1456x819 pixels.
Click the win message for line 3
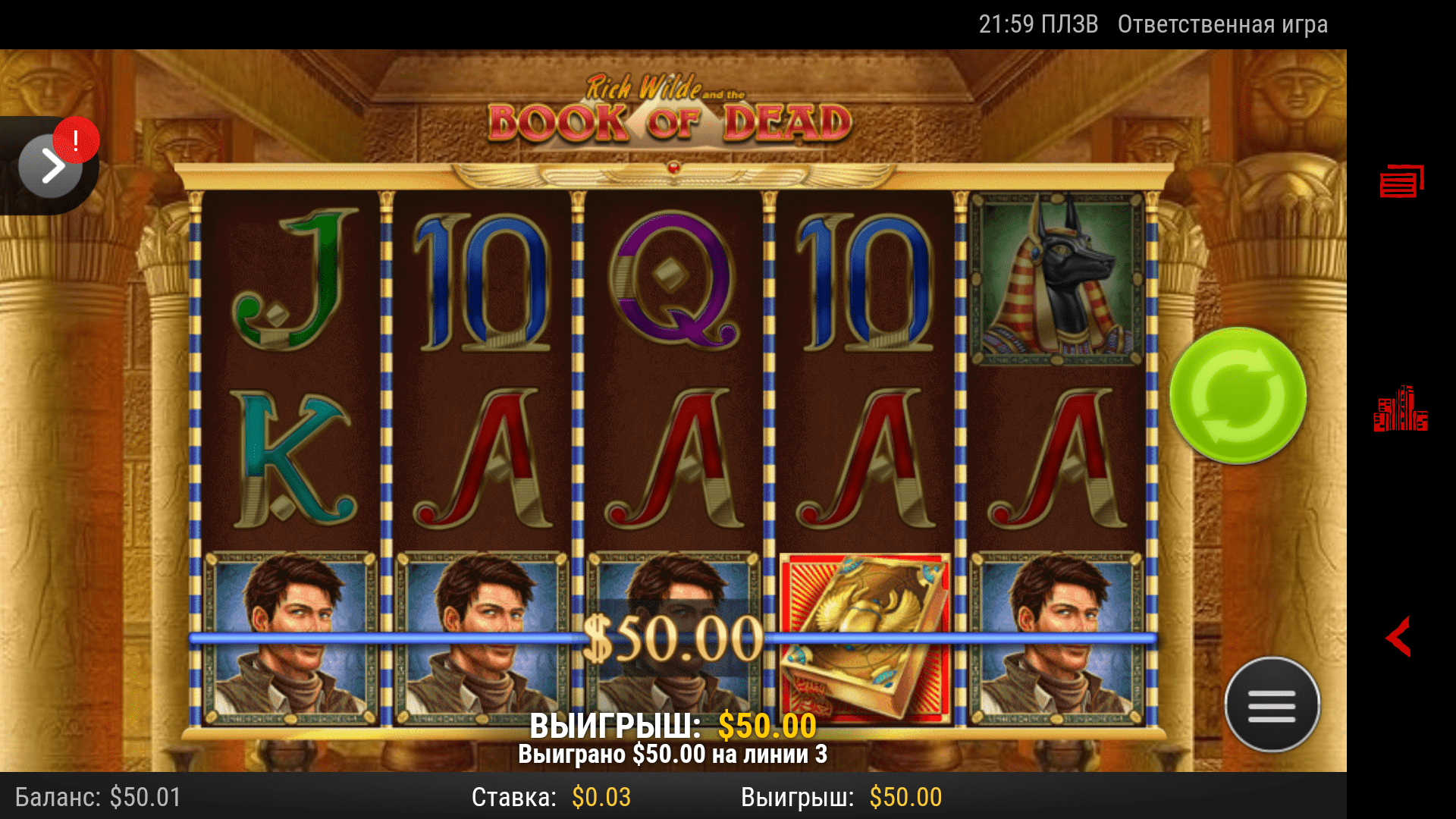(x=673, y=755)
